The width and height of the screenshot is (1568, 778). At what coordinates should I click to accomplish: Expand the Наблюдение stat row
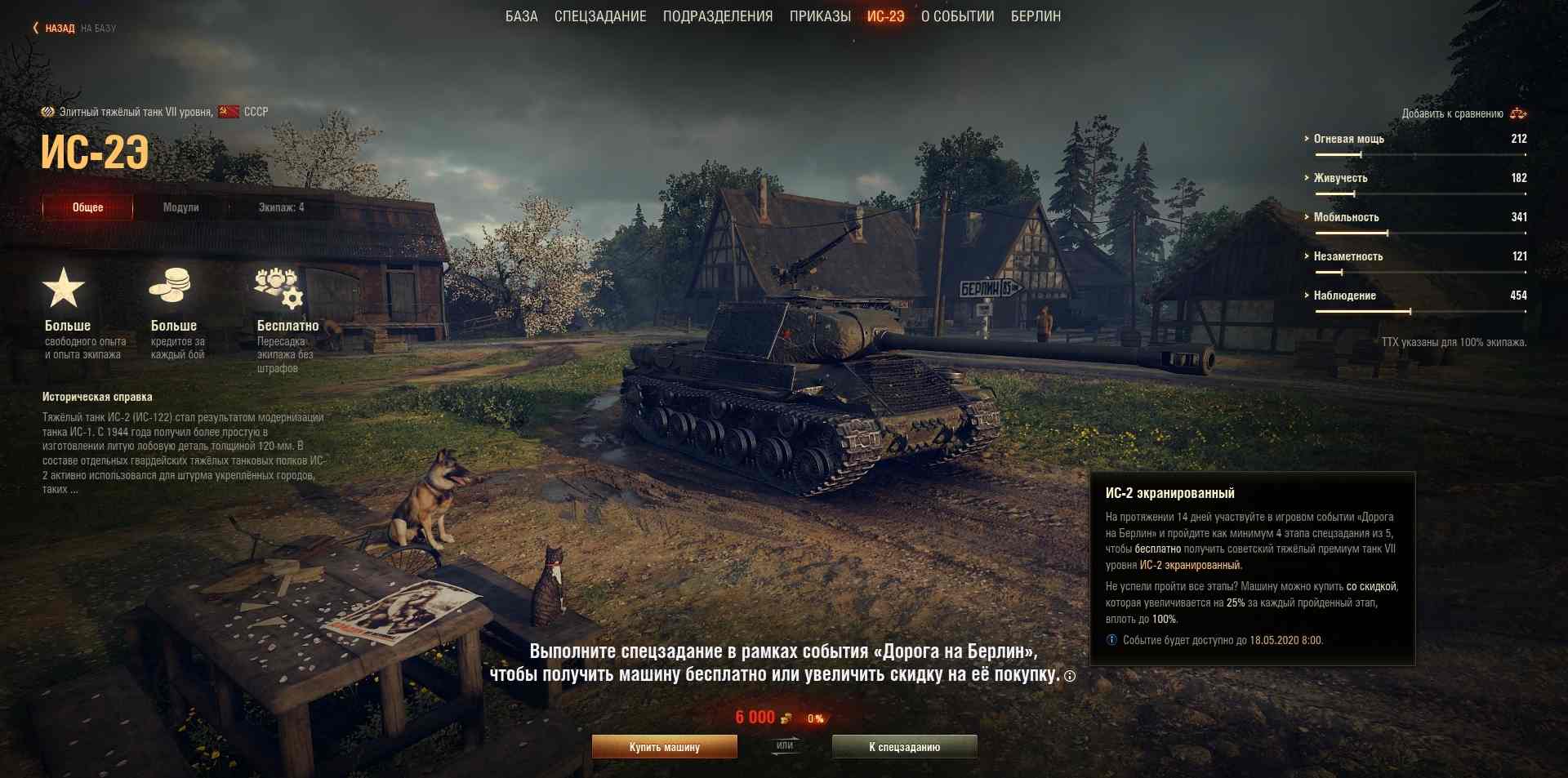pos(1344,296)
